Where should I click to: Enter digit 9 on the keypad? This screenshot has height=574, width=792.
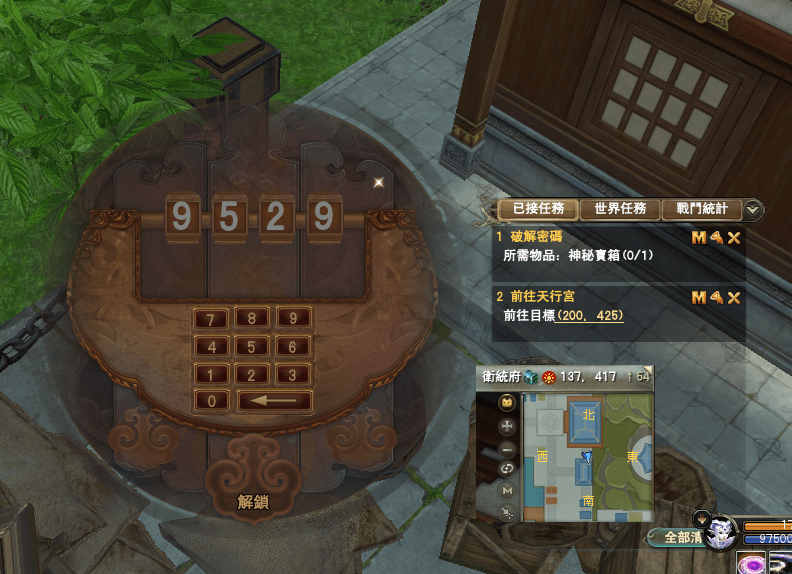click(293, 320)
